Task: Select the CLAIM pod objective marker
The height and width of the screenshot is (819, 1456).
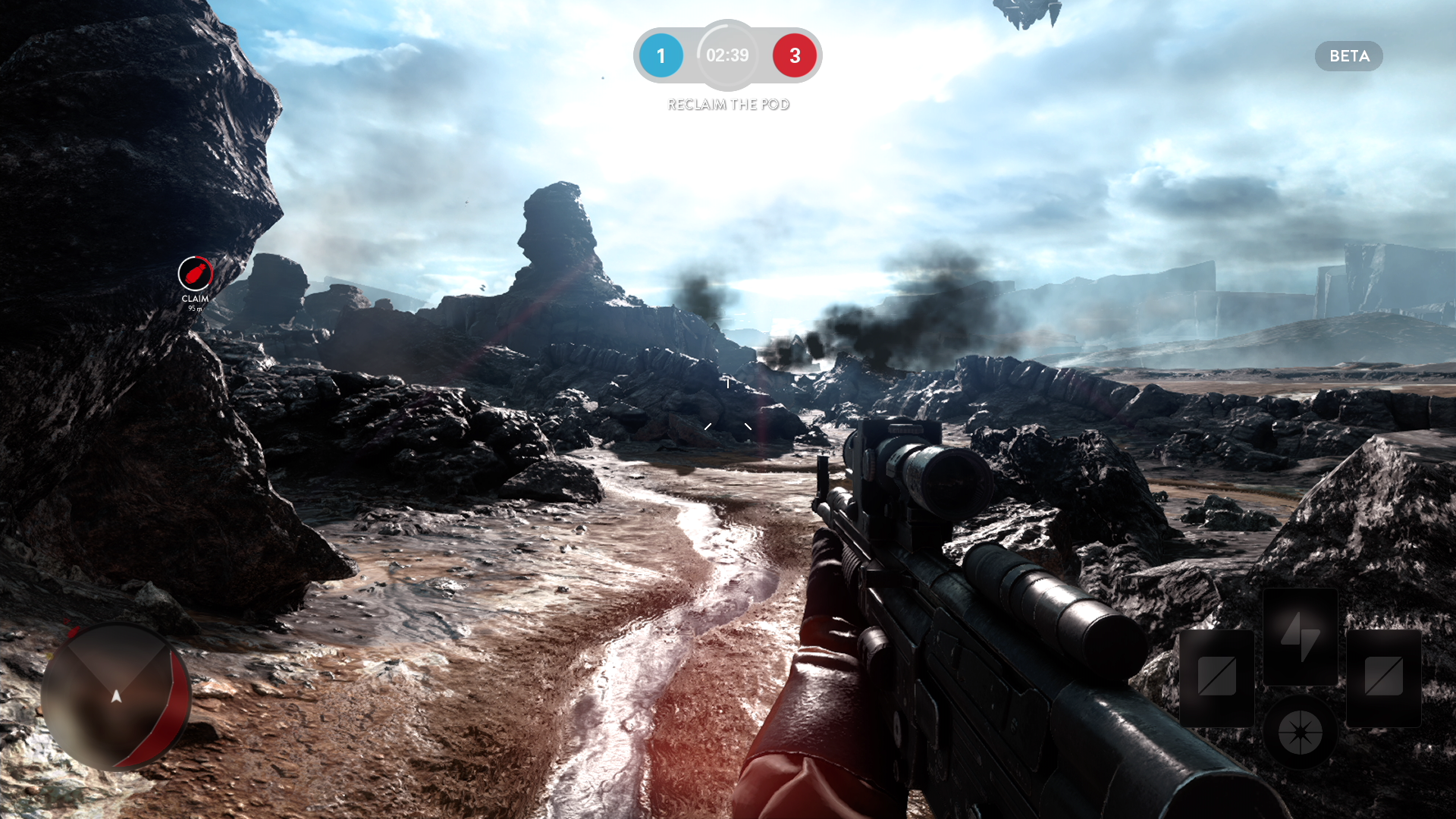Action: 195,274
